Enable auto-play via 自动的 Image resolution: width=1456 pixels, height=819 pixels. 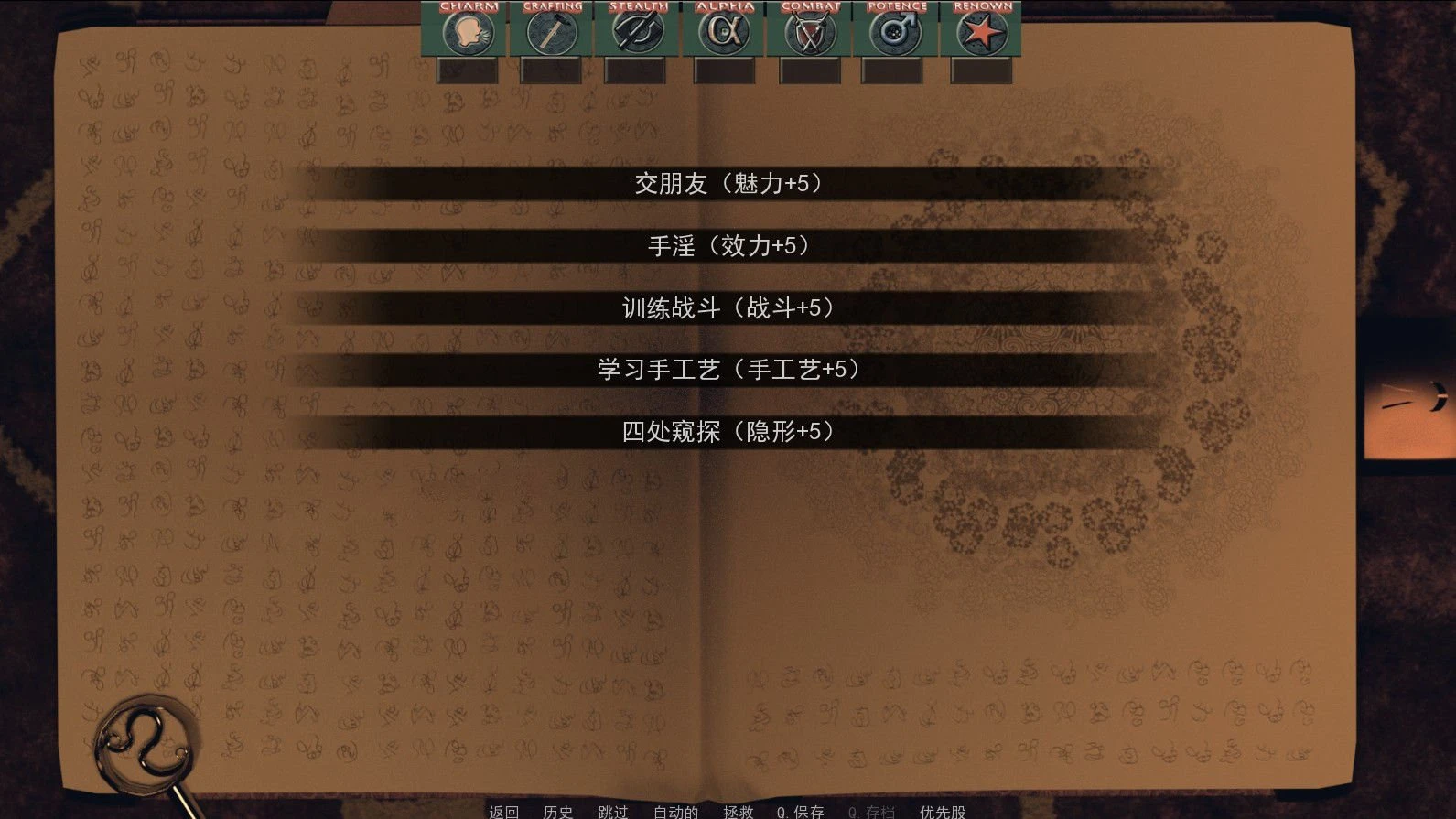(x=674, y=811)
